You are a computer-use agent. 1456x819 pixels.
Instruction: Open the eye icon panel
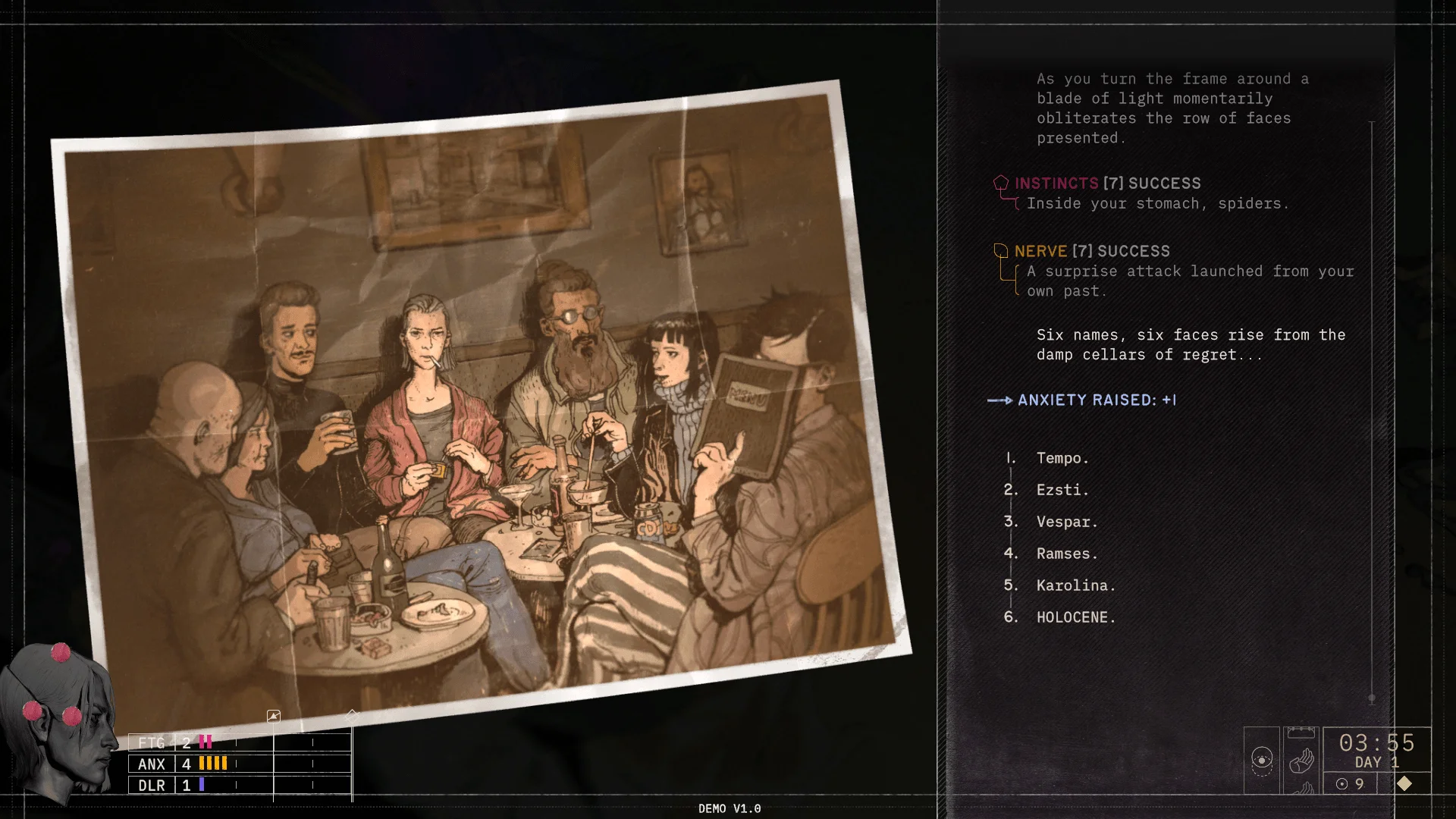[1262, 760]
